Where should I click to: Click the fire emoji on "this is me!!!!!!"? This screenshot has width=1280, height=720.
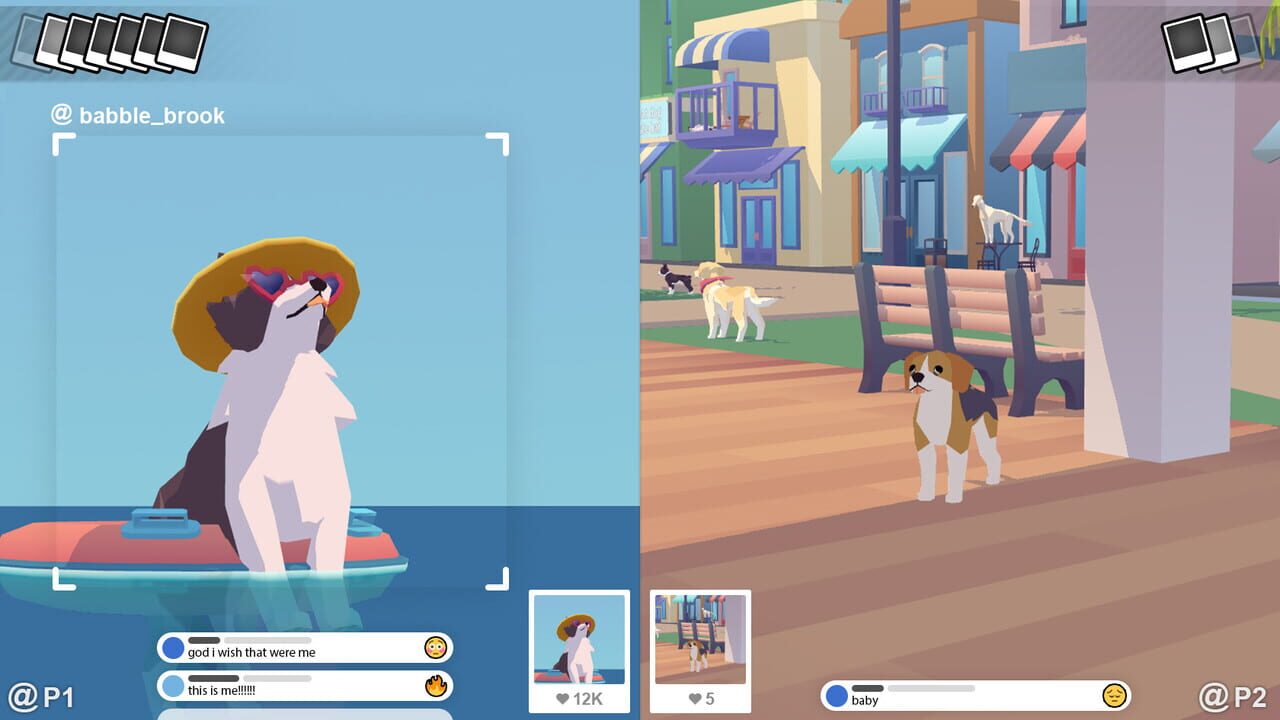click(x=434, y=686)
